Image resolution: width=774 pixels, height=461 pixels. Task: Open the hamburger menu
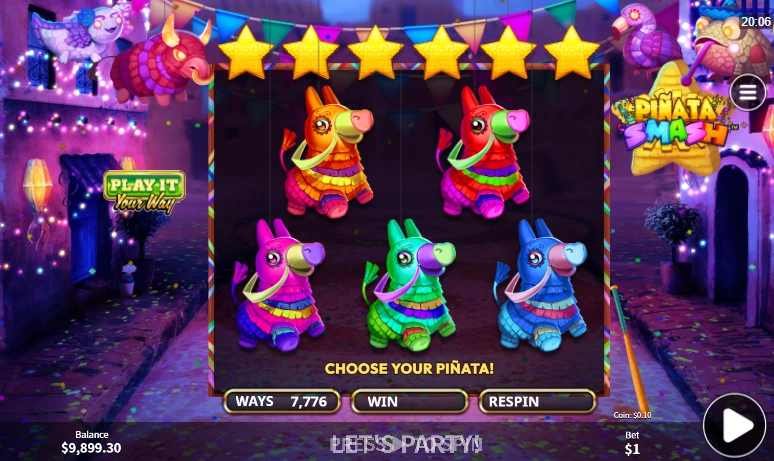pos(747,93)
